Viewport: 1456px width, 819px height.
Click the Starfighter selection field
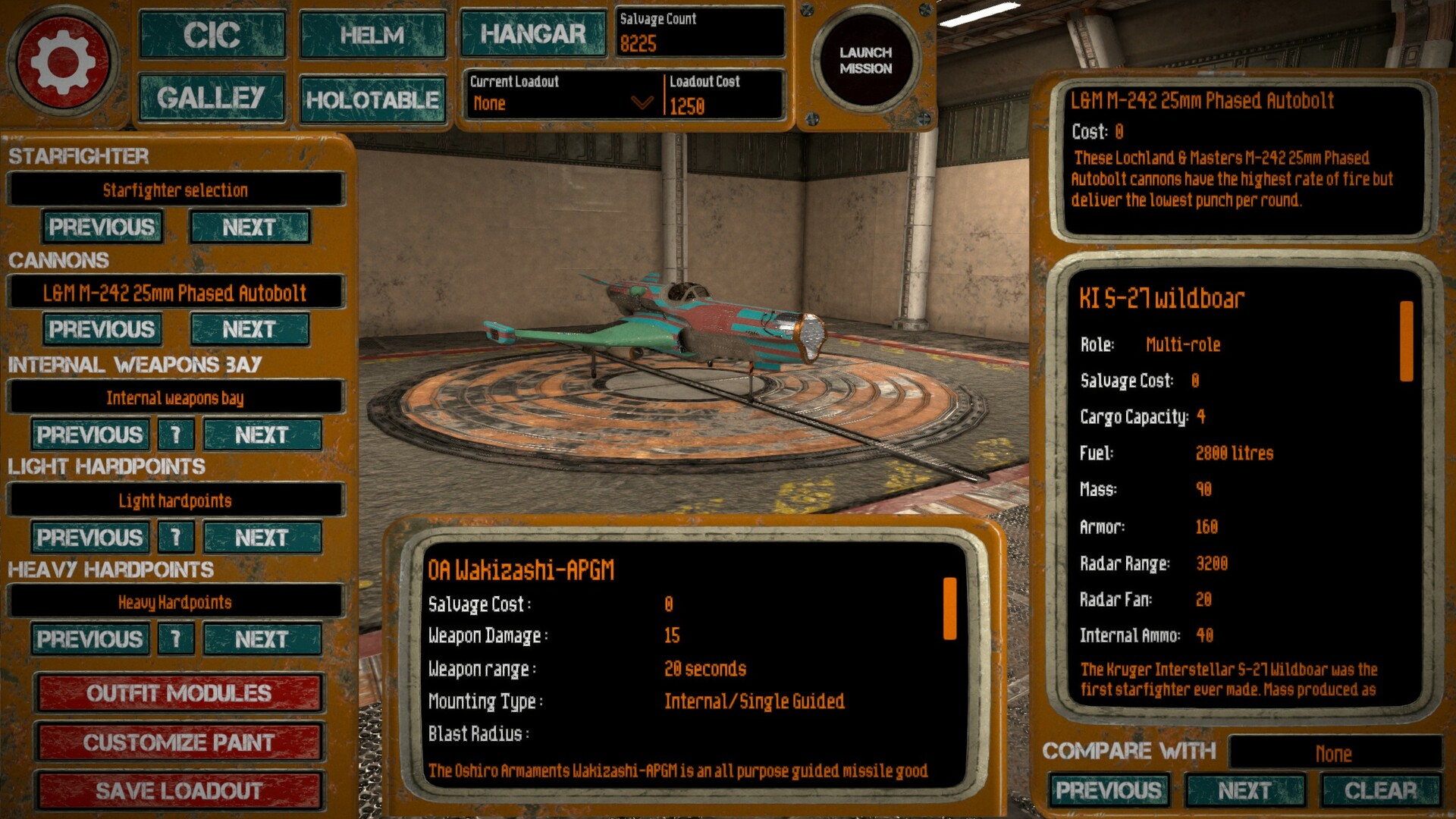[x=175, y=190]
